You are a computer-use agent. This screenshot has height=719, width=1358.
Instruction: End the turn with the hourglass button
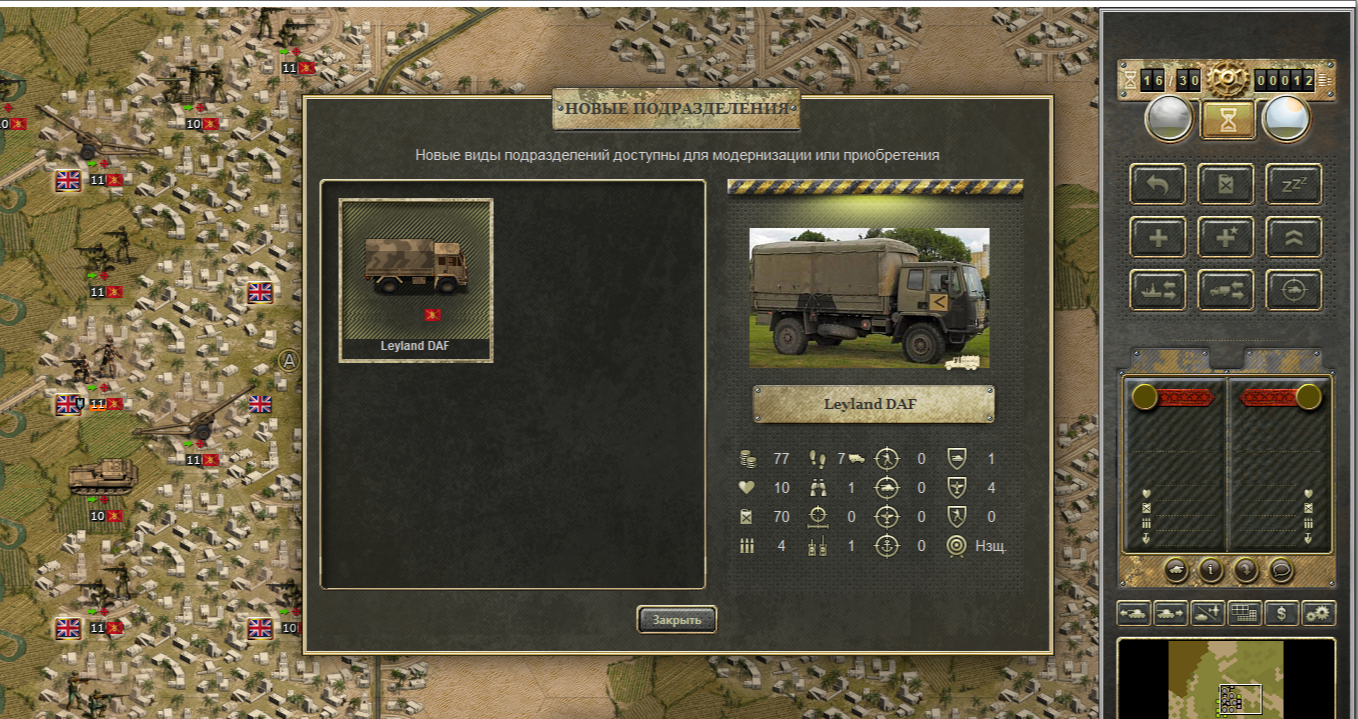[1227, 120]
